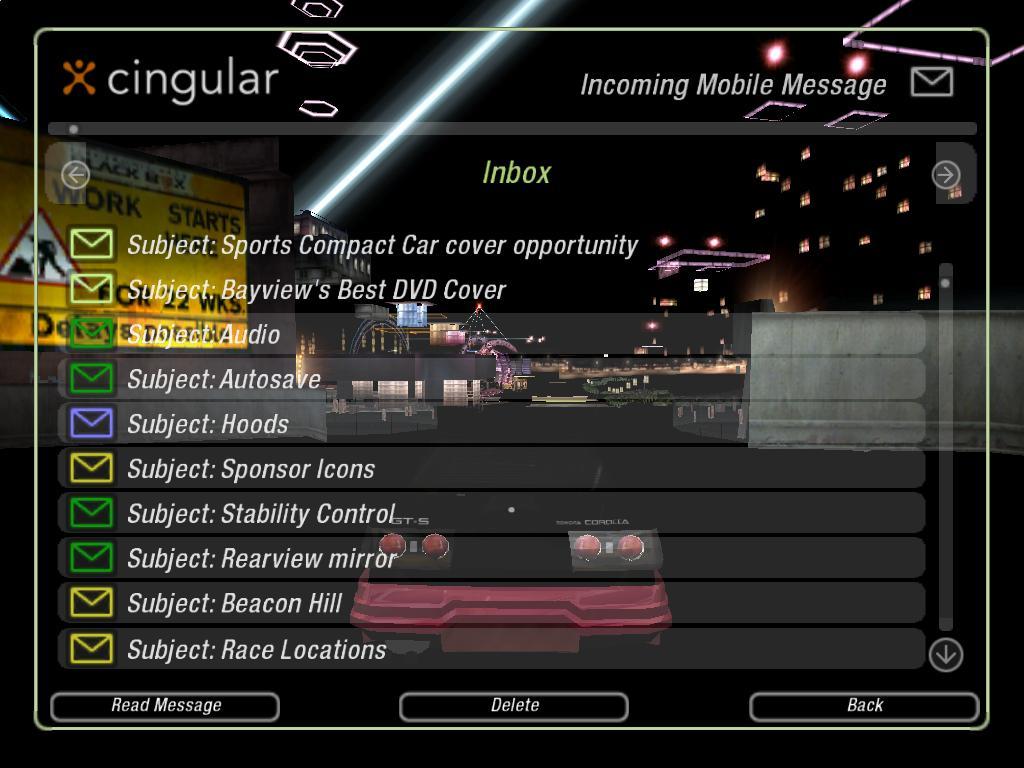Delete the selected message
This screenshot has width=1024, height=768.
(514, 706)
